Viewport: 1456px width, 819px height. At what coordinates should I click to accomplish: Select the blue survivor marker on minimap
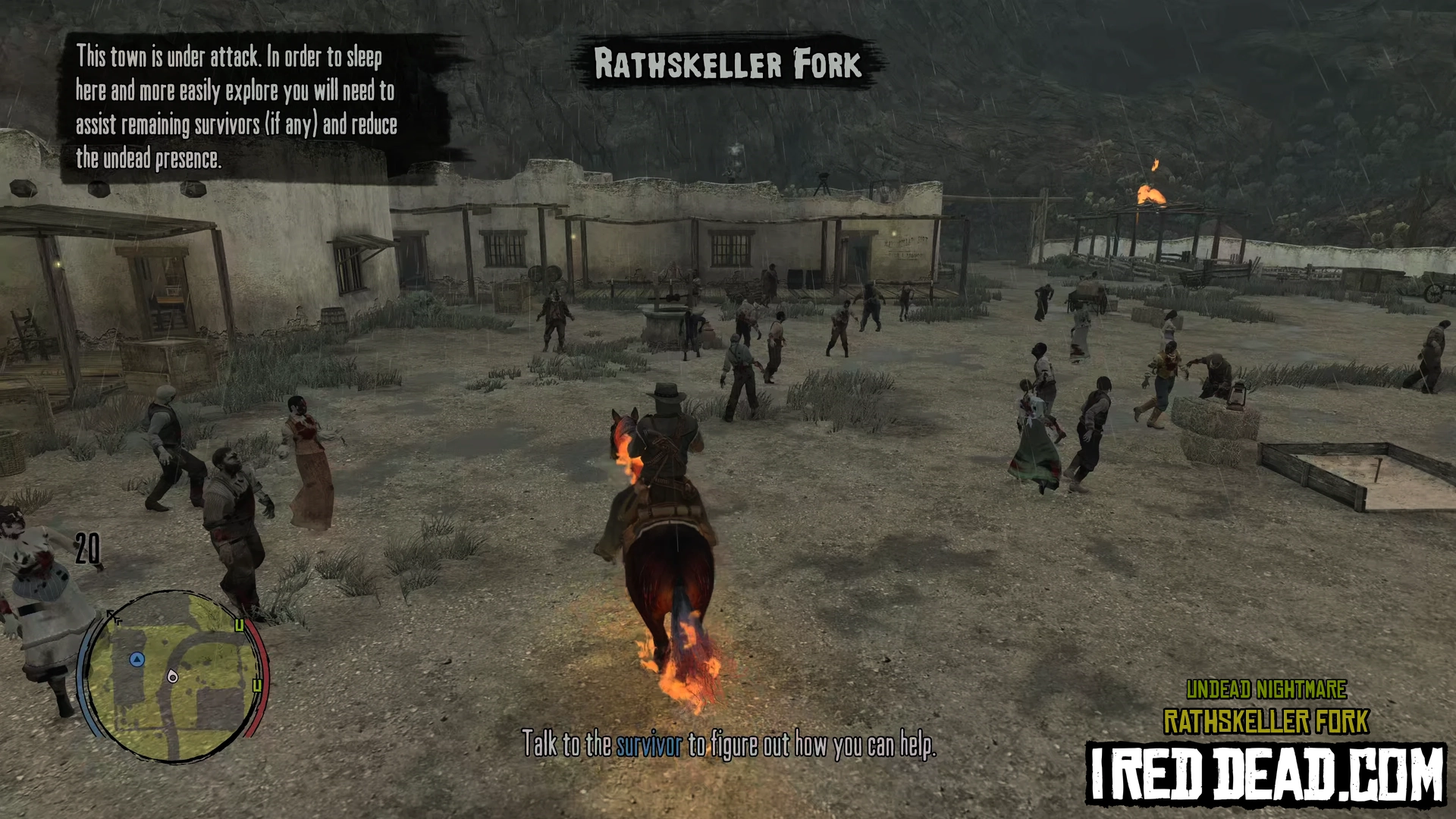[136, 660]
